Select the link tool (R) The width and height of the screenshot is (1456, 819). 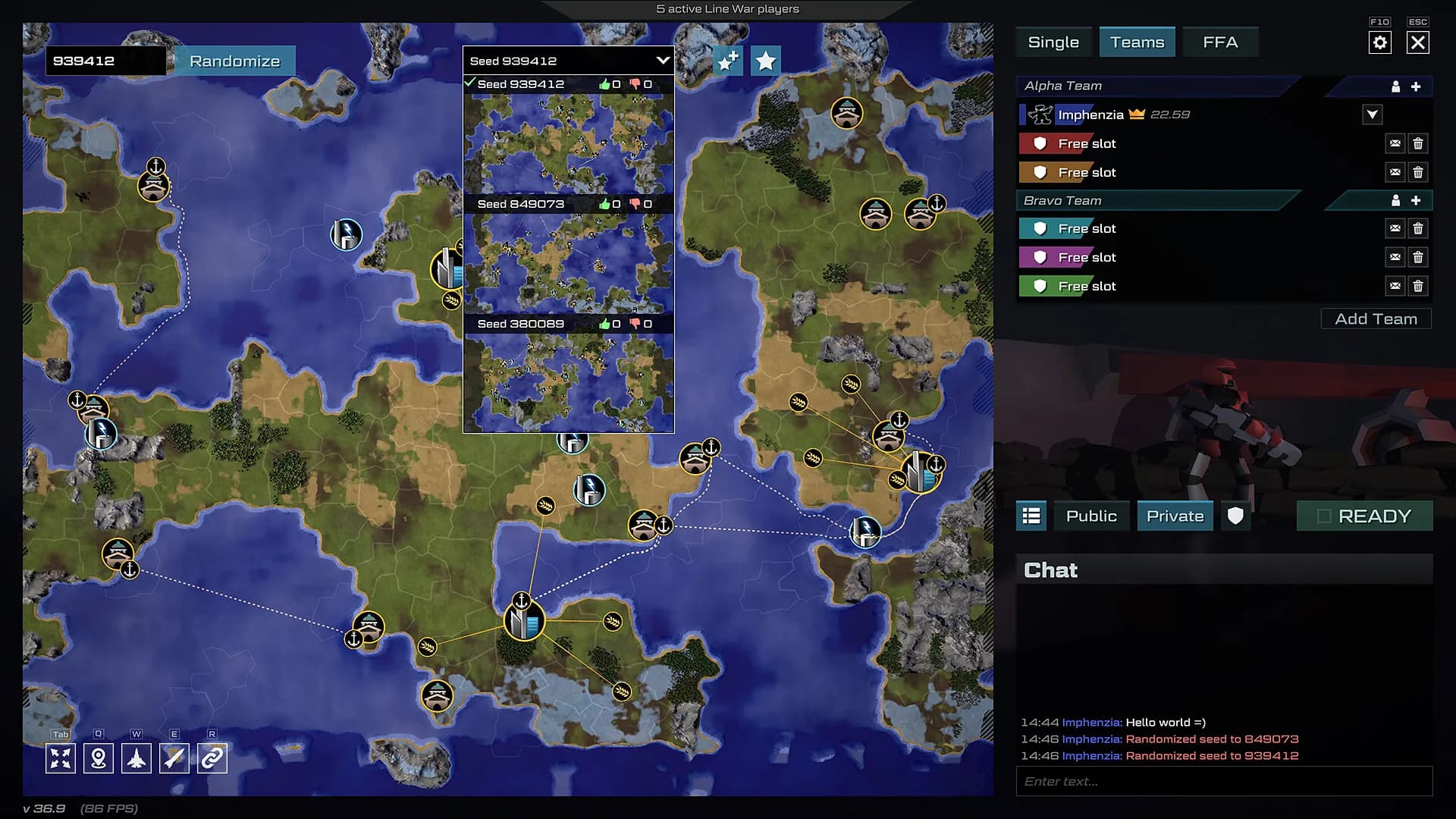click(212, 757)
